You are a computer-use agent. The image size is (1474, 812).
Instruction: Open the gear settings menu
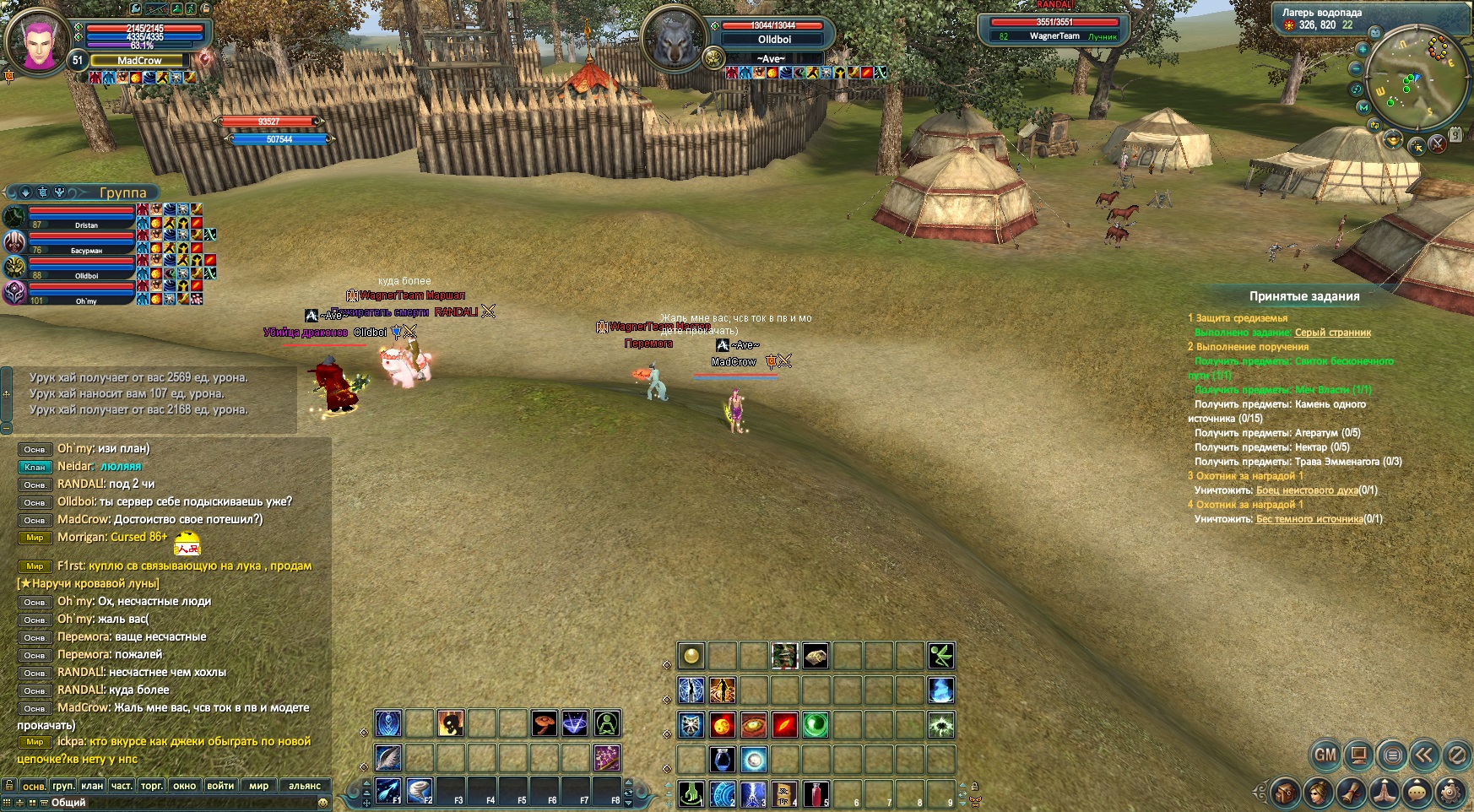coord(1451,793)
